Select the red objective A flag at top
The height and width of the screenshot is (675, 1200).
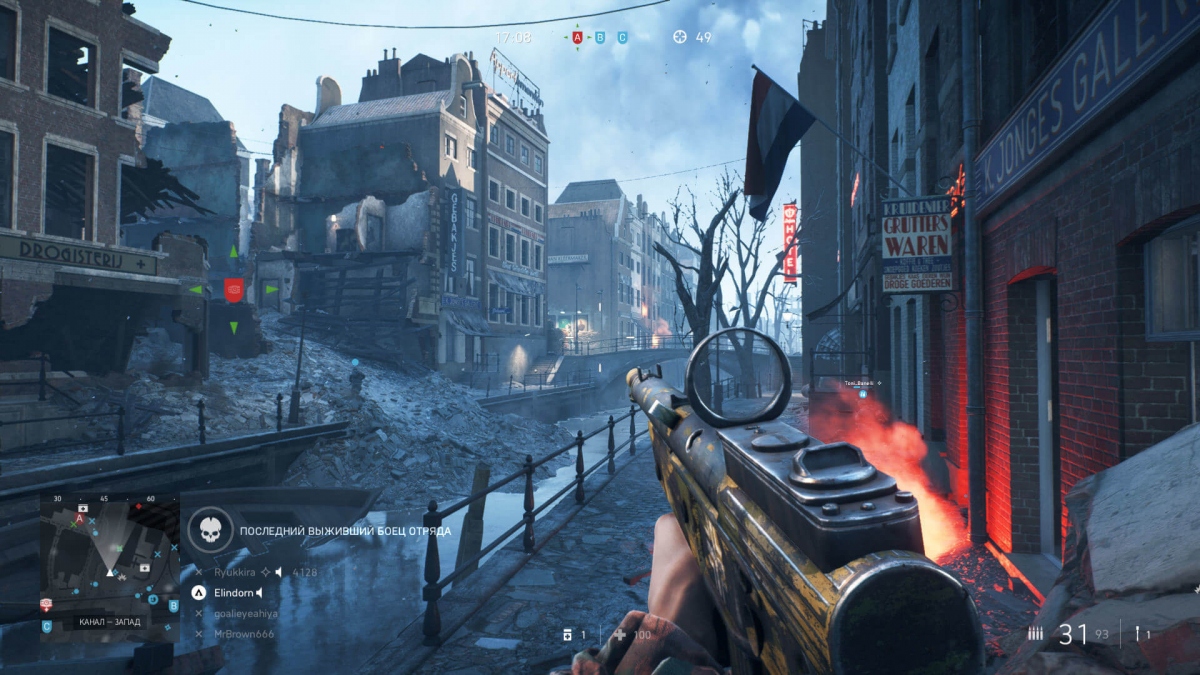pos(577,38)
